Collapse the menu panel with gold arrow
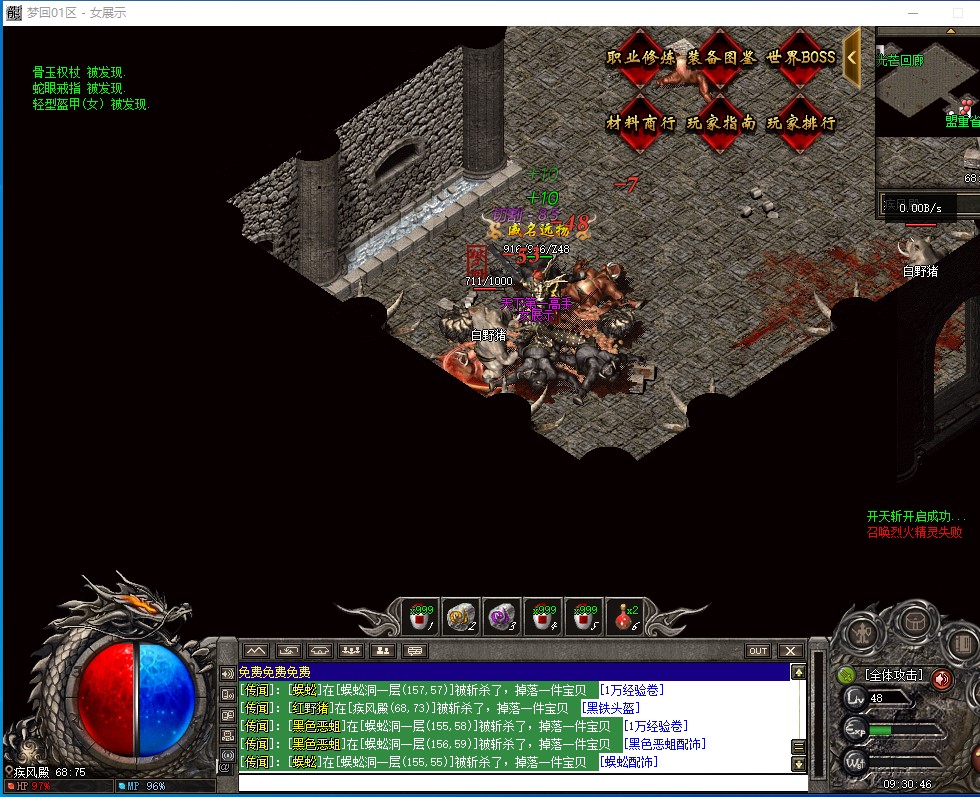The width and height of the screenshot is (980, 797). (852, 57)
